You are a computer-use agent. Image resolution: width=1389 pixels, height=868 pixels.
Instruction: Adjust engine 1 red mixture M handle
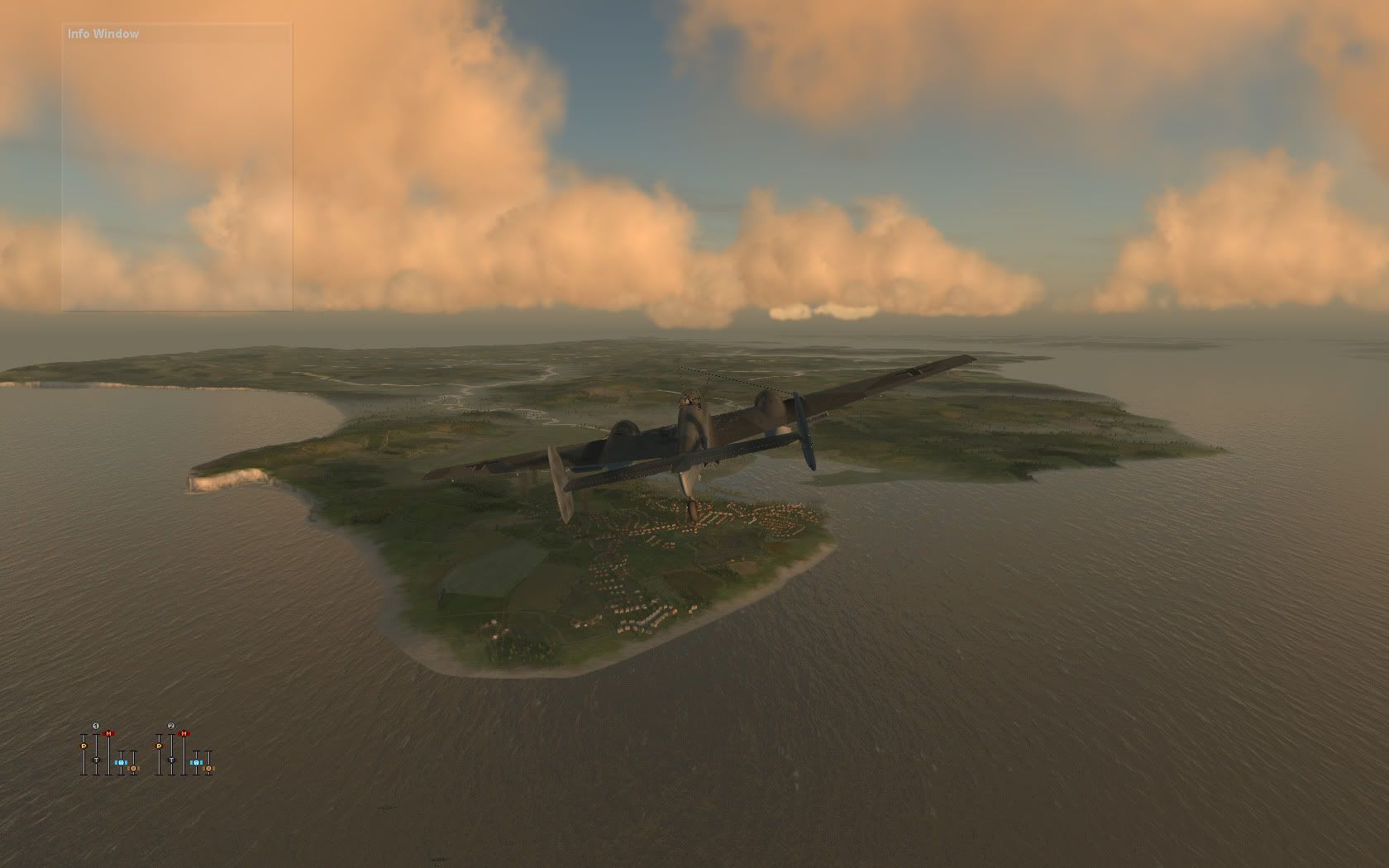point(108,734)
